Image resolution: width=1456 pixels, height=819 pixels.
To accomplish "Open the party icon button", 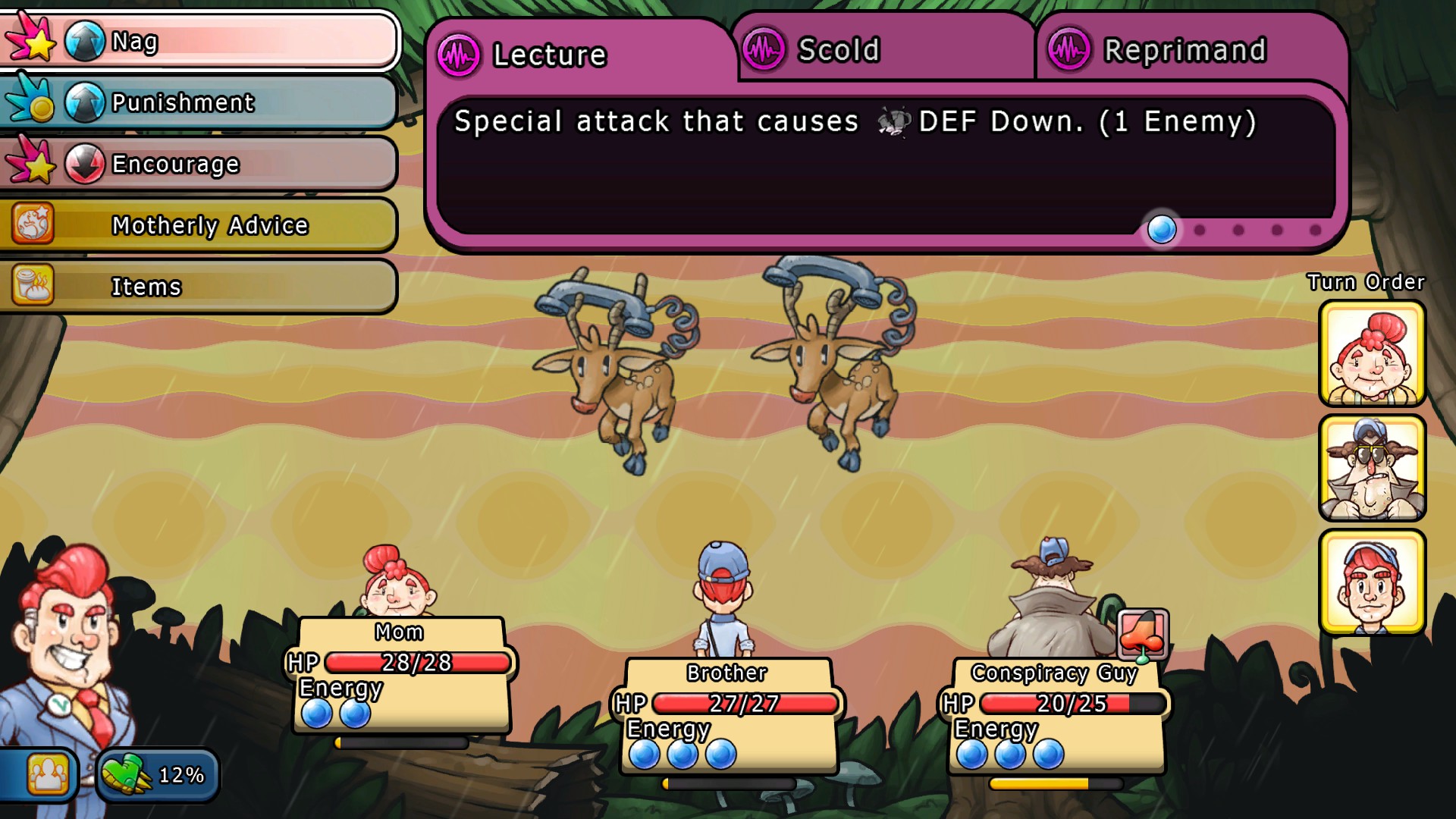I will coord(47,774).
